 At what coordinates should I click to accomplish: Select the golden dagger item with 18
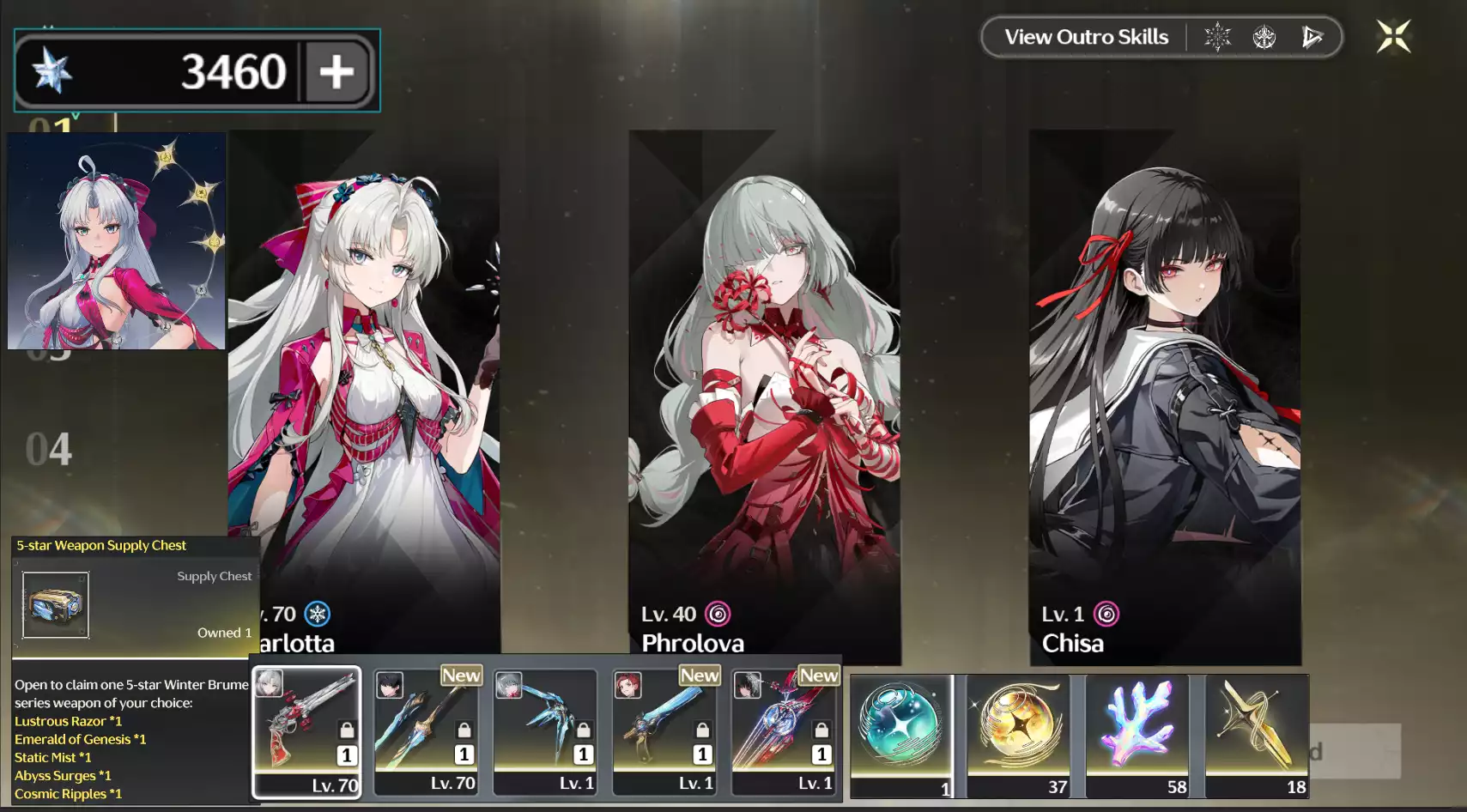point(1257,736)
